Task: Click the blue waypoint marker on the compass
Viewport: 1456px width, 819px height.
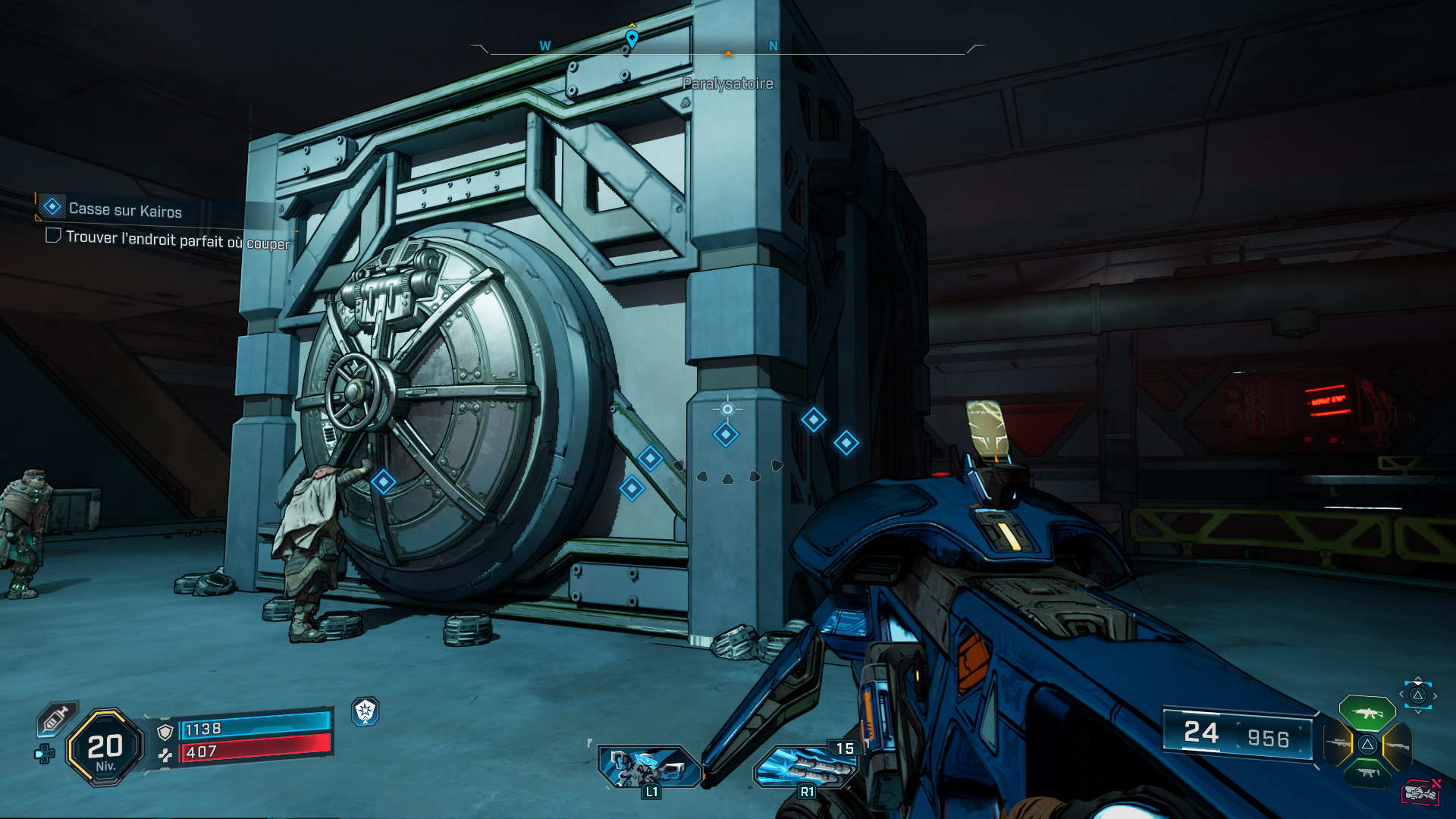Action: click(632, 37)
